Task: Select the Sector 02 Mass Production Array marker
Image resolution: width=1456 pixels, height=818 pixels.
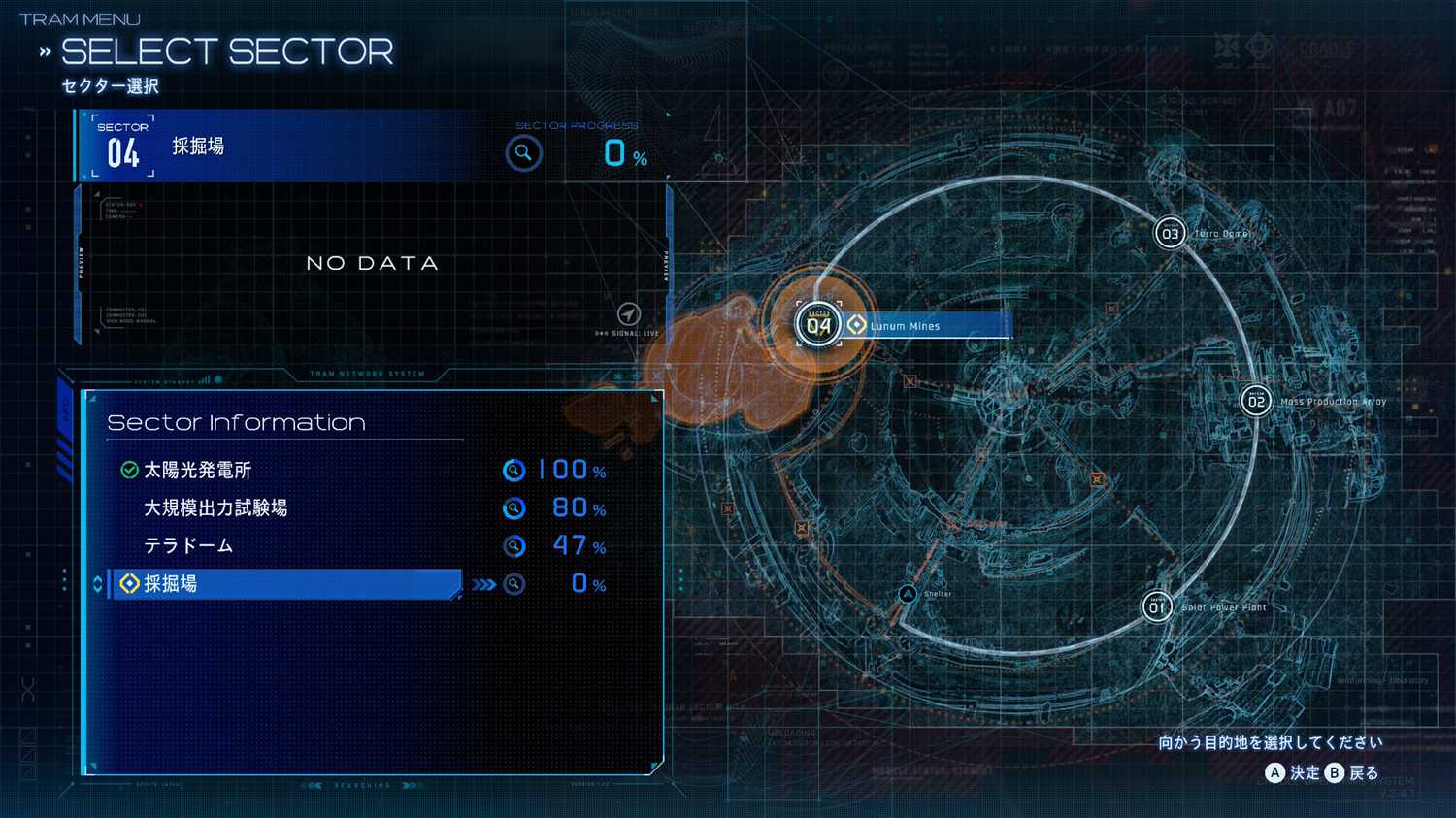Action: click(x=1256, y=401)
